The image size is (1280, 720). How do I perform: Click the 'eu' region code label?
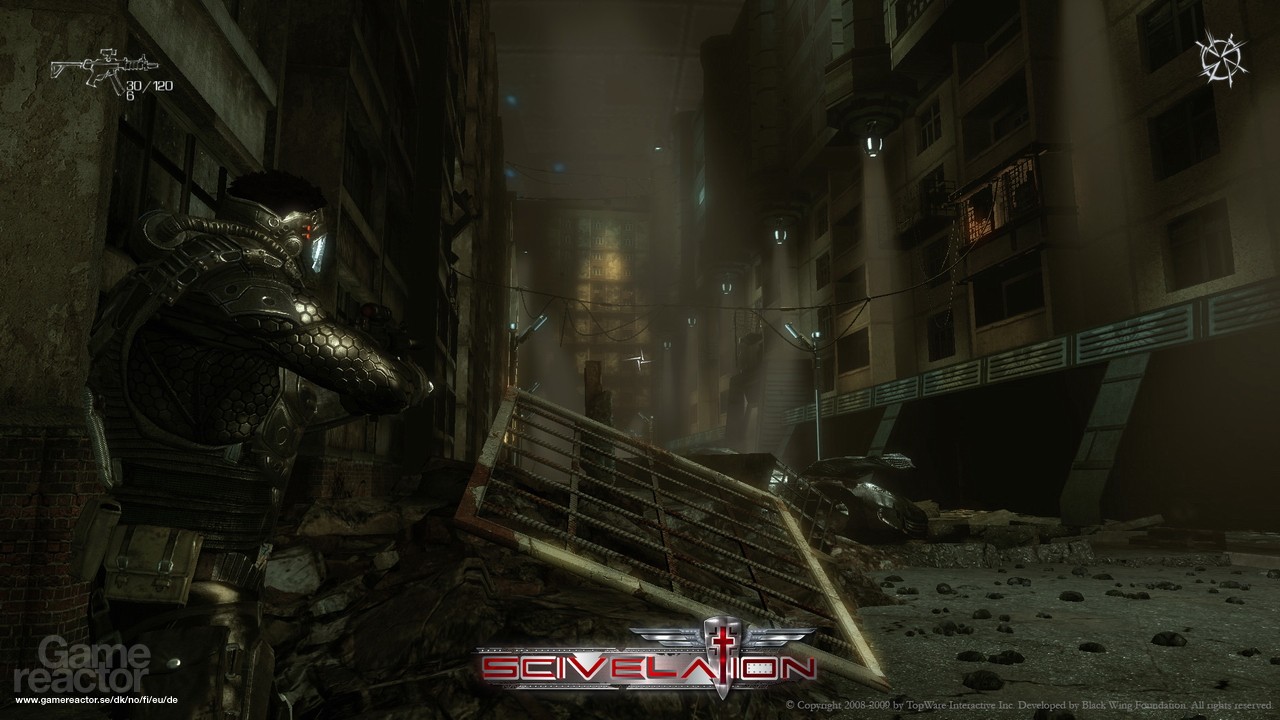click(x=161, y=699)
